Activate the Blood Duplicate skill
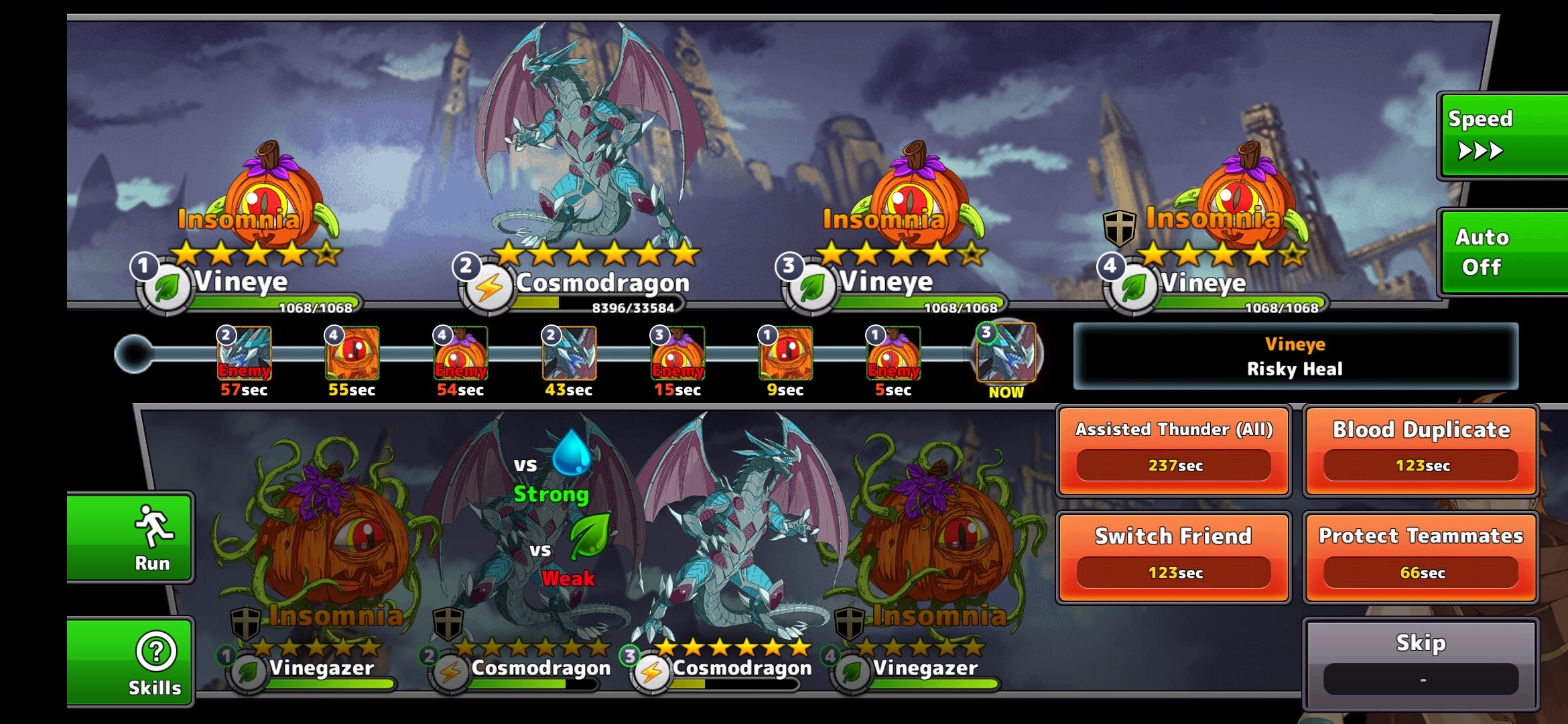The width and height of the screenshot is (1568, 724). 1421,450
